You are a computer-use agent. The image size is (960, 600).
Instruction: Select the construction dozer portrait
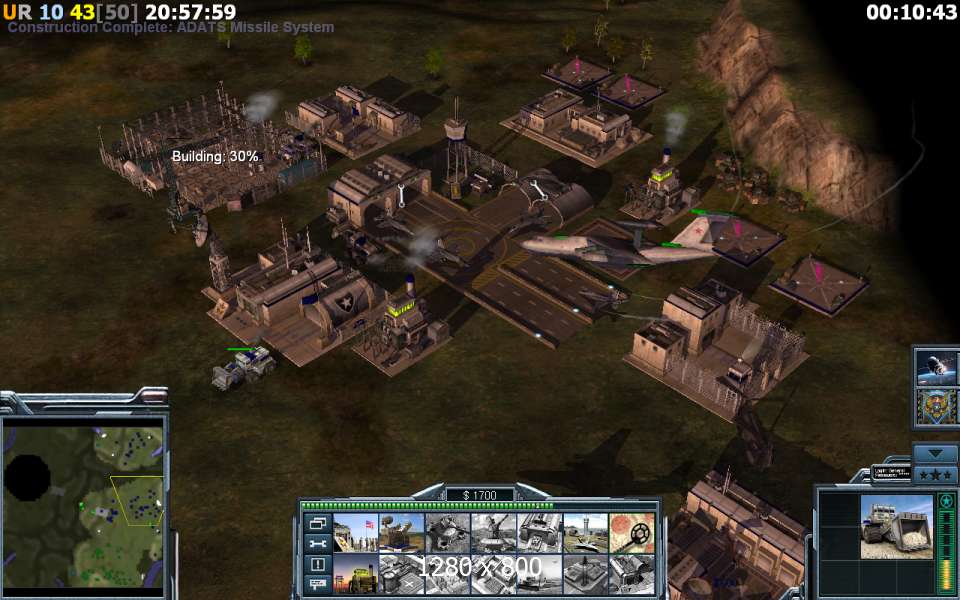(896, 527)
